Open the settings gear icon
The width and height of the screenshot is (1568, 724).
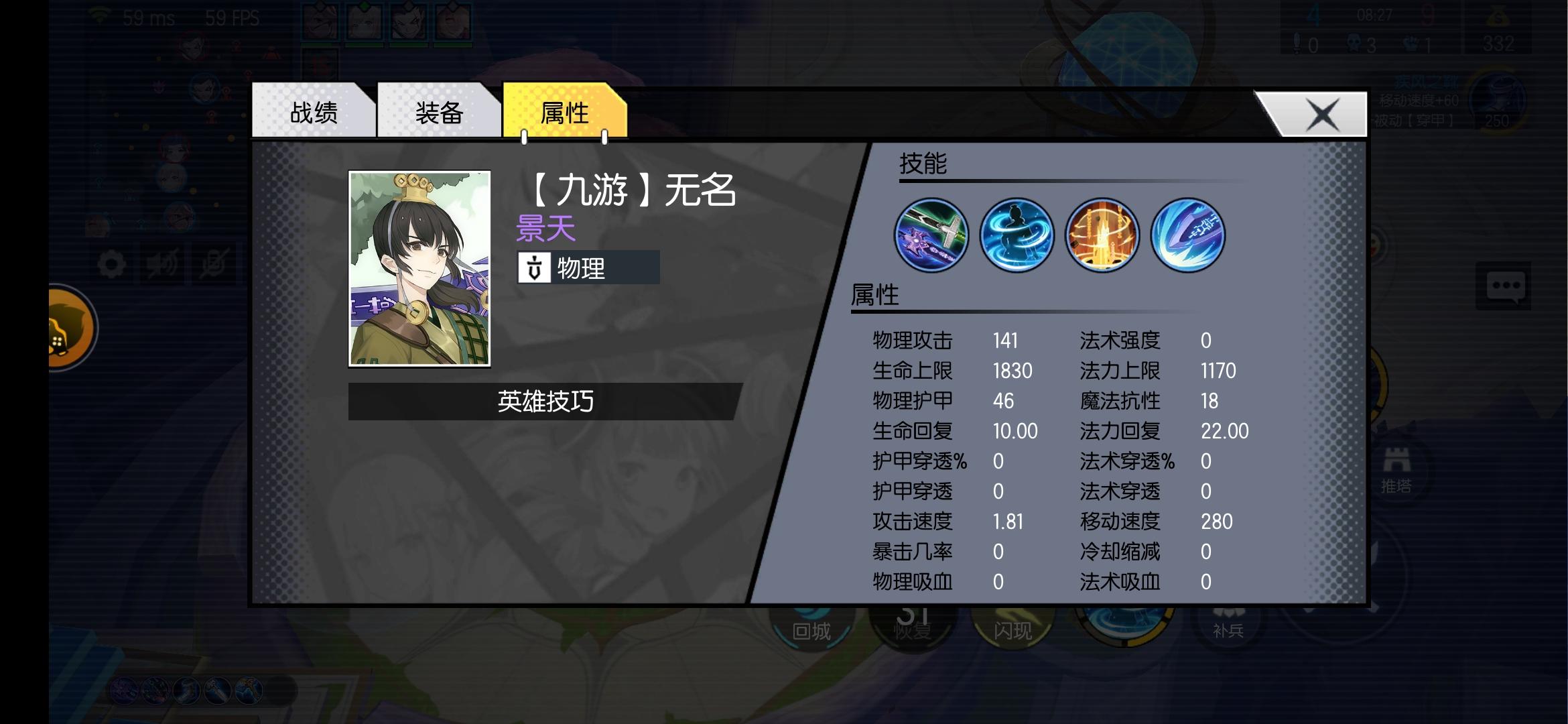click(x=113, y=263)
